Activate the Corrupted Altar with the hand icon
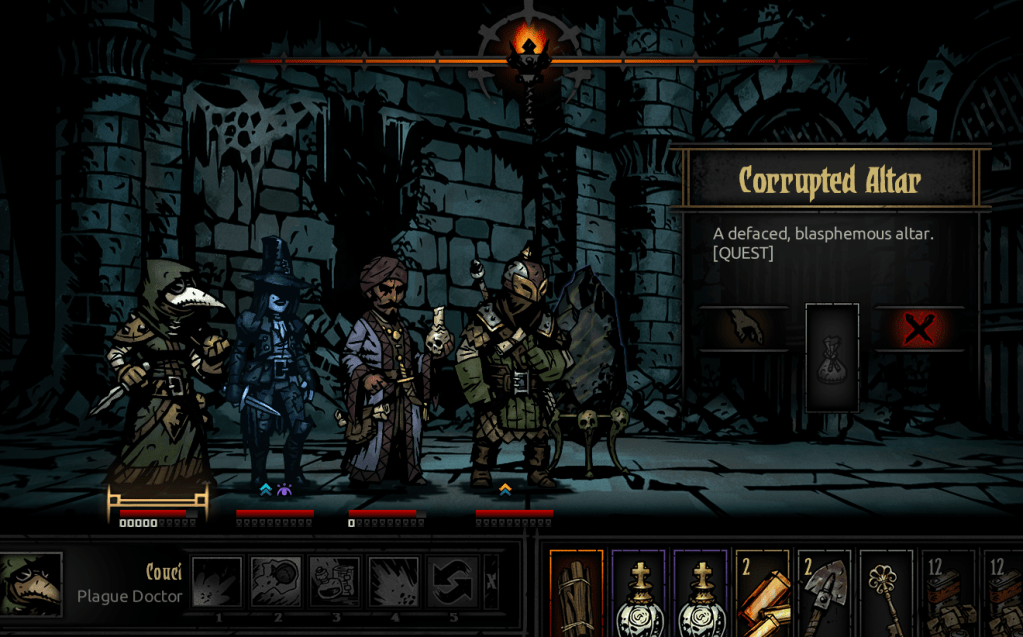The width and height of the screenshot is (1023, 637). point(743,328)
